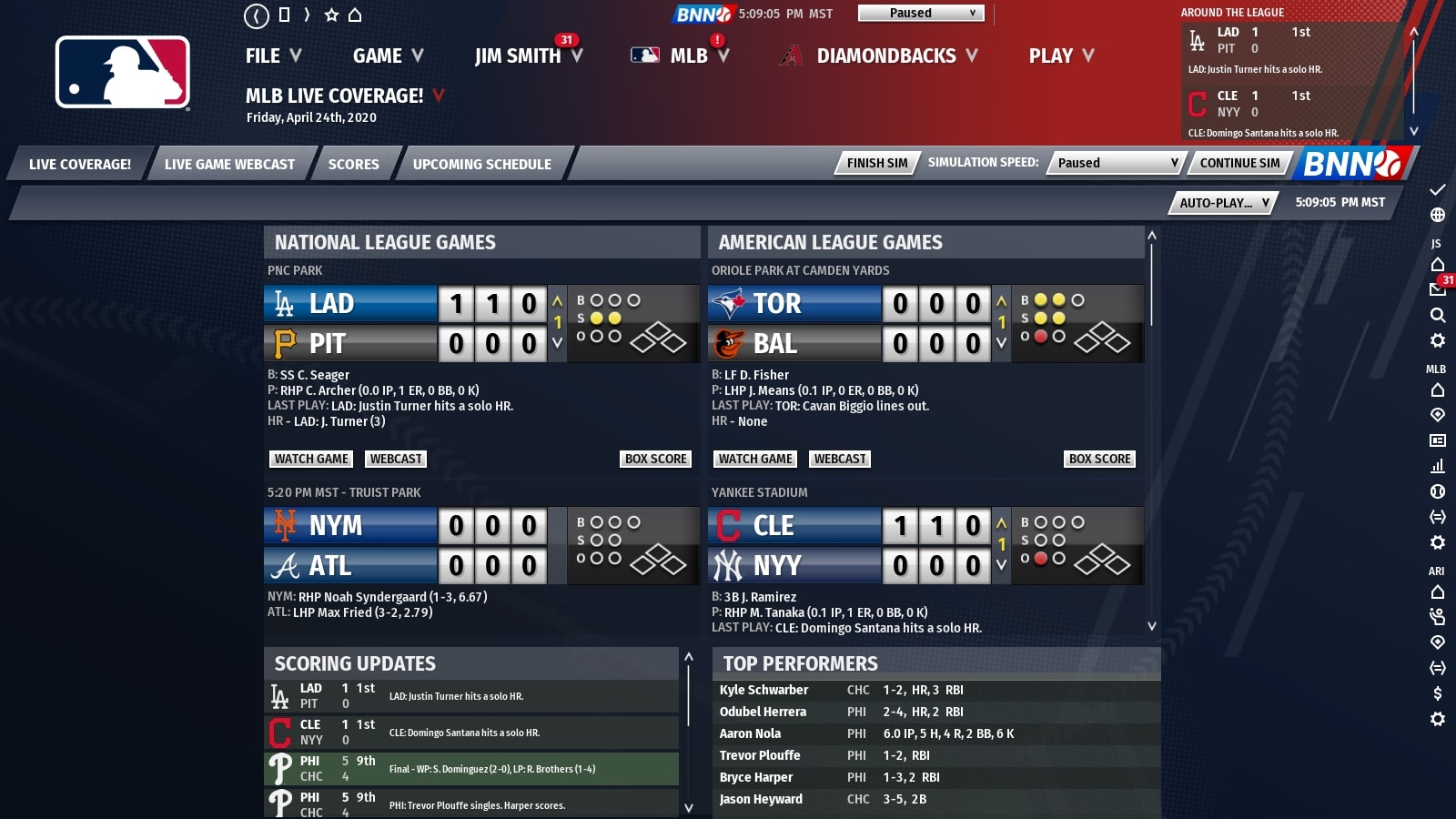Open the MLB standings bar chart icon
This screenshot has width=1456, height=819.
pos(1438,468)
